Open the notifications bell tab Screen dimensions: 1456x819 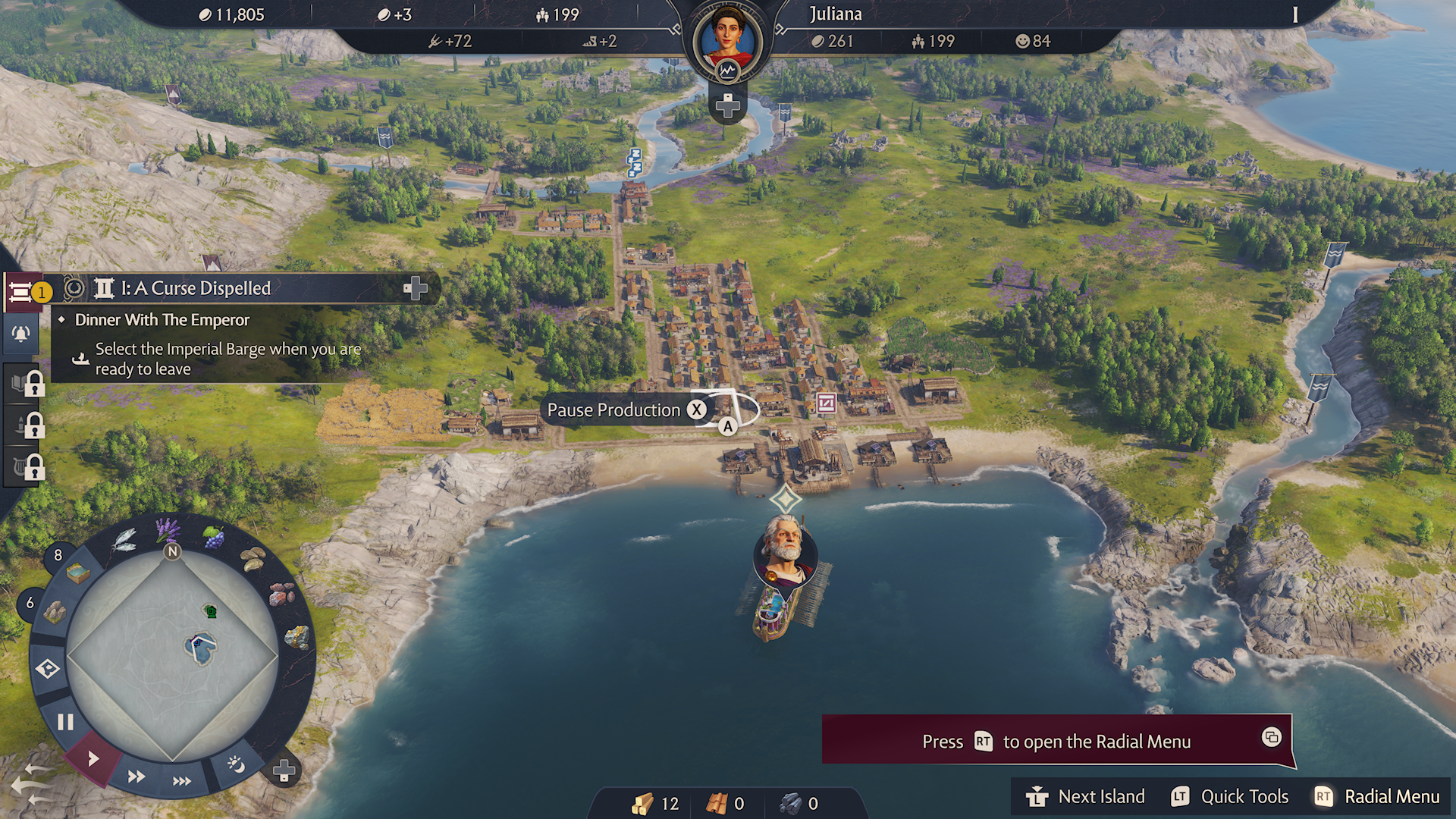point(21,334)
